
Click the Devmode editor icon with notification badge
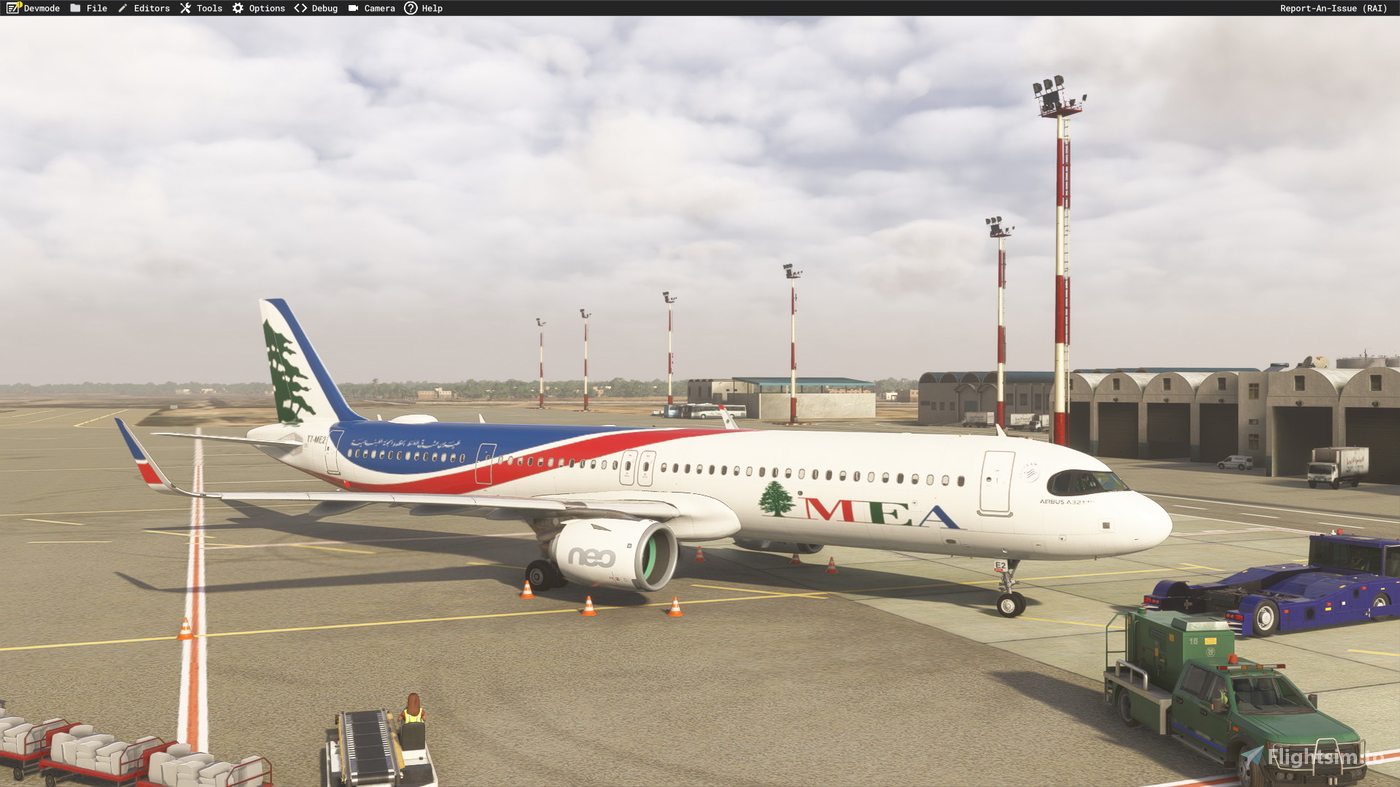click(10, 7)
